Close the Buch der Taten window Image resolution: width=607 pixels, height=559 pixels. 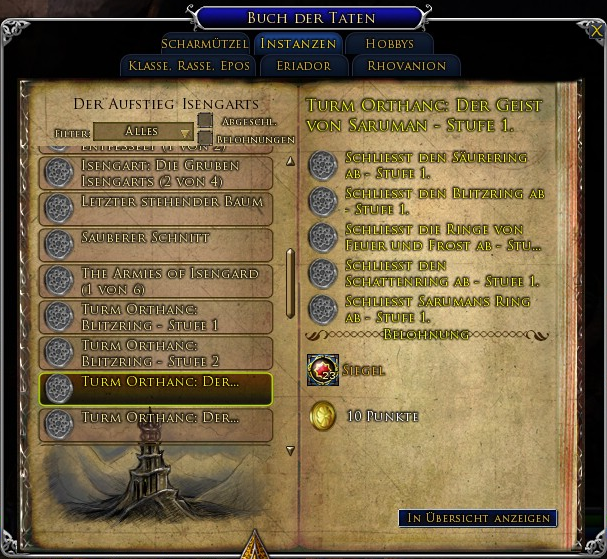click(x=597, y=31)
